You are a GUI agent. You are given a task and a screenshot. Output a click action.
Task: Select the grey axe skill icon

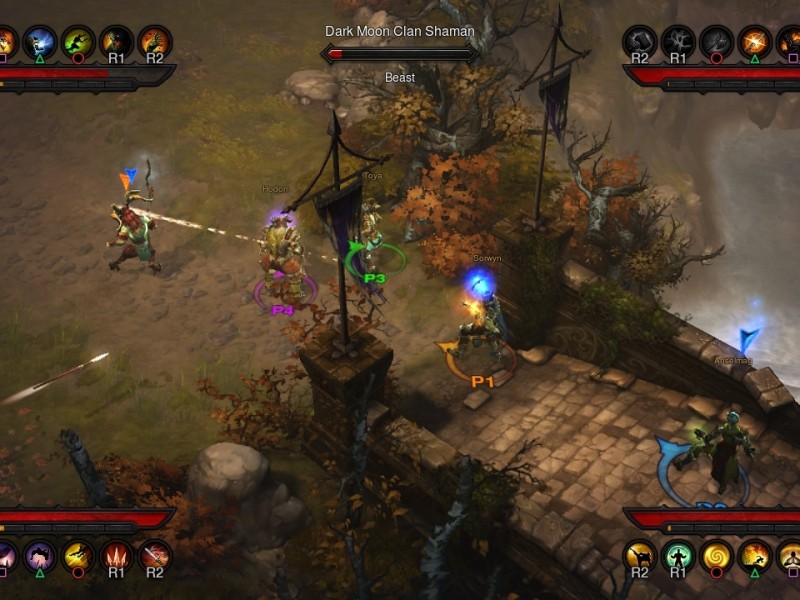[x=716, y=41]
